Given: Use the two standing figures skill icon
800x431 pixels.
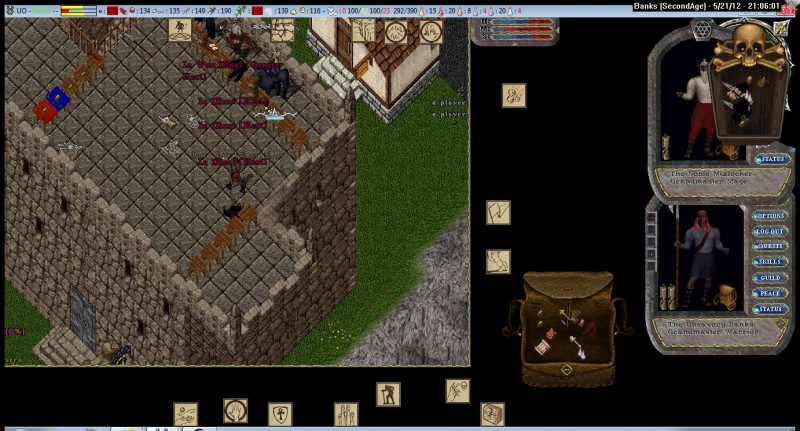Looking at the screenshot, I should [346, 414].
